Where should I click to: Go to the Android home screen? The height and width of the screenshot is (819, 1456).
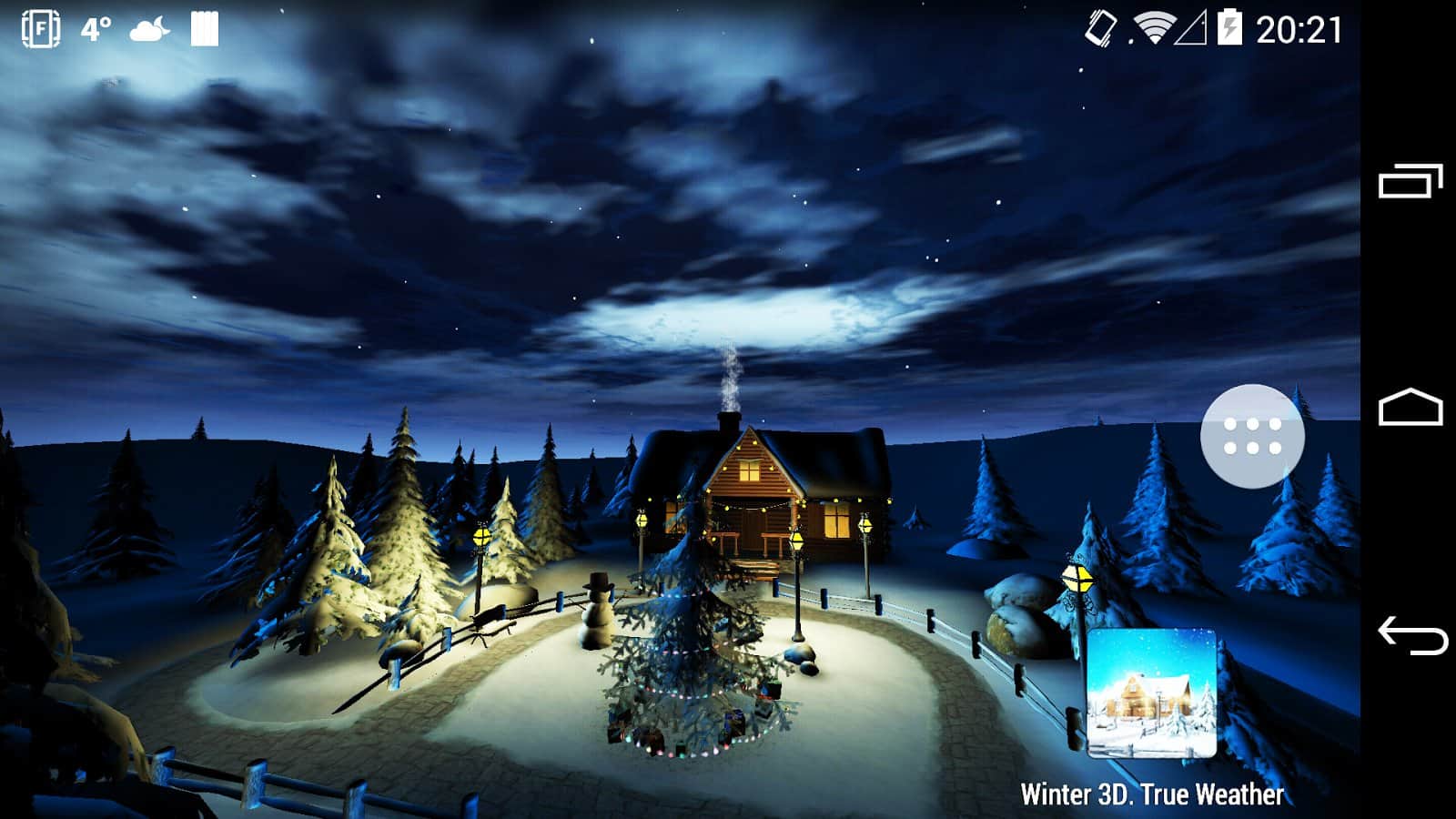tap(1410, 408)
